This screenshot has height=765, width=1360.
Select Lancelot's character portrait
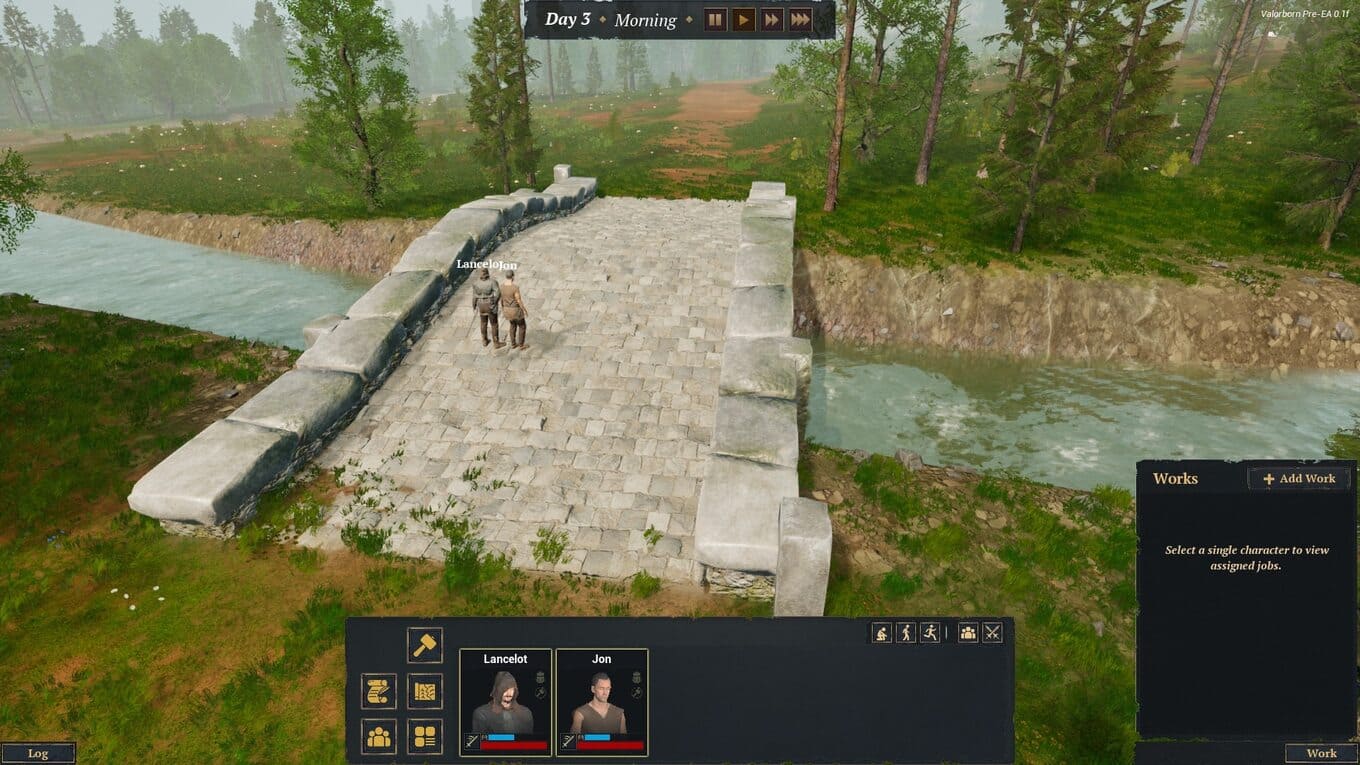(505, 702)
